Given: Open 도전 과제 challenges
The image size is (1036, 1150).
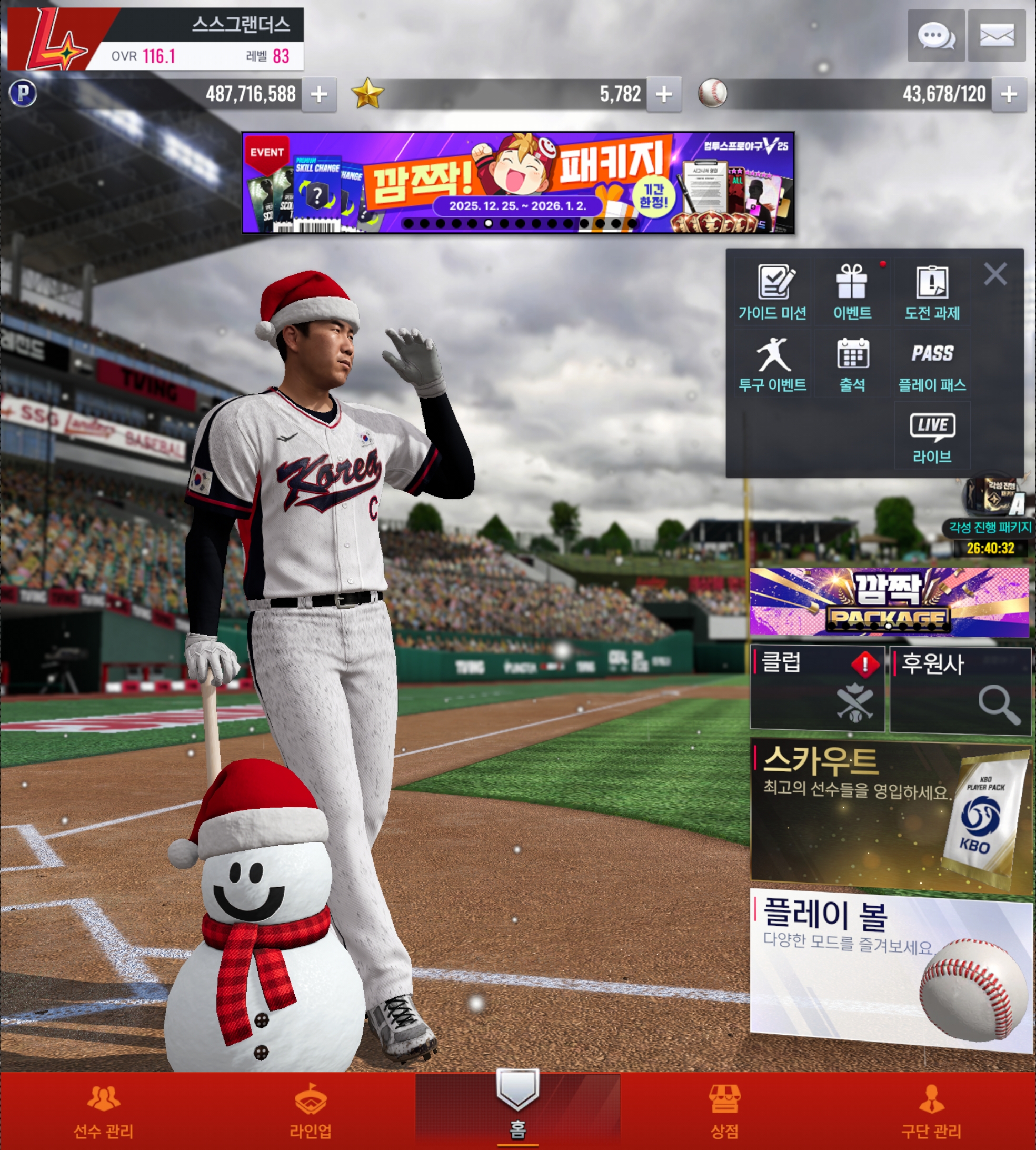Looking at the screenshot, I should pos(932,293).
